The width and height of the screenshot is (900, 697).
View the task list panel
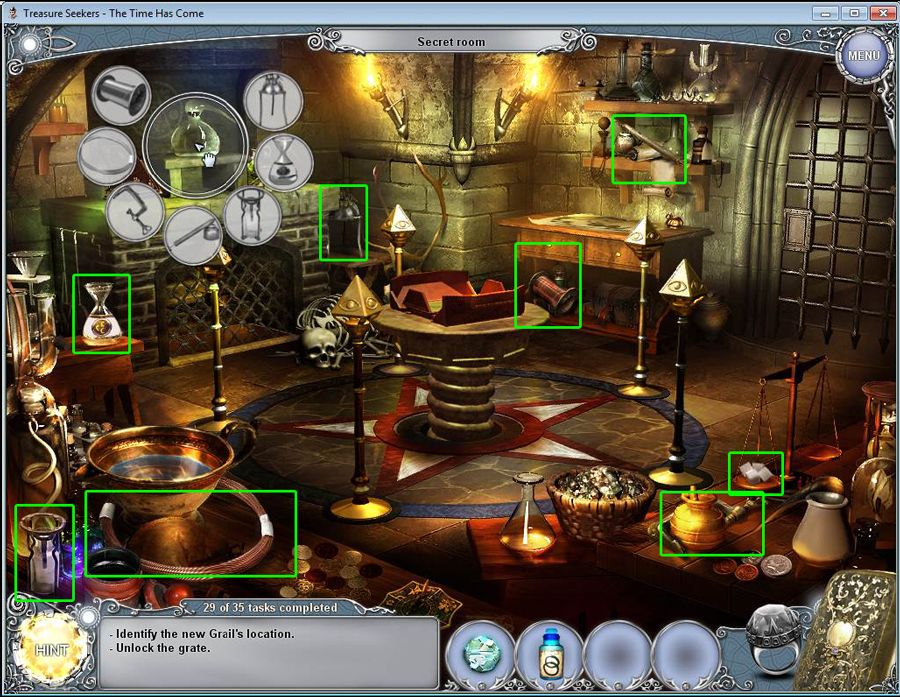pos(270,652)
